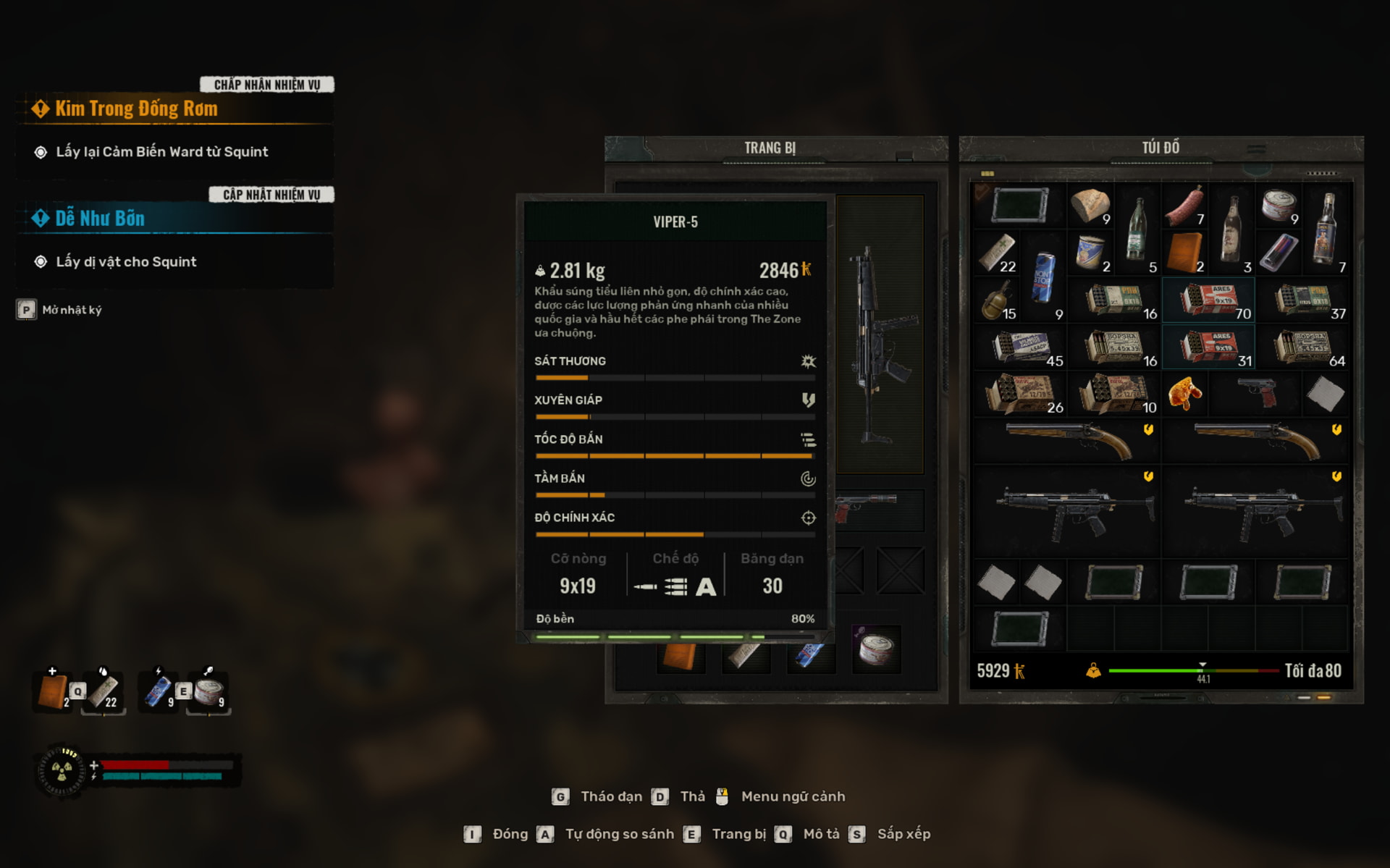Select the ARES 9x19 ammo box of 31
The image size is (1390, 868).
pos(1208,347)
